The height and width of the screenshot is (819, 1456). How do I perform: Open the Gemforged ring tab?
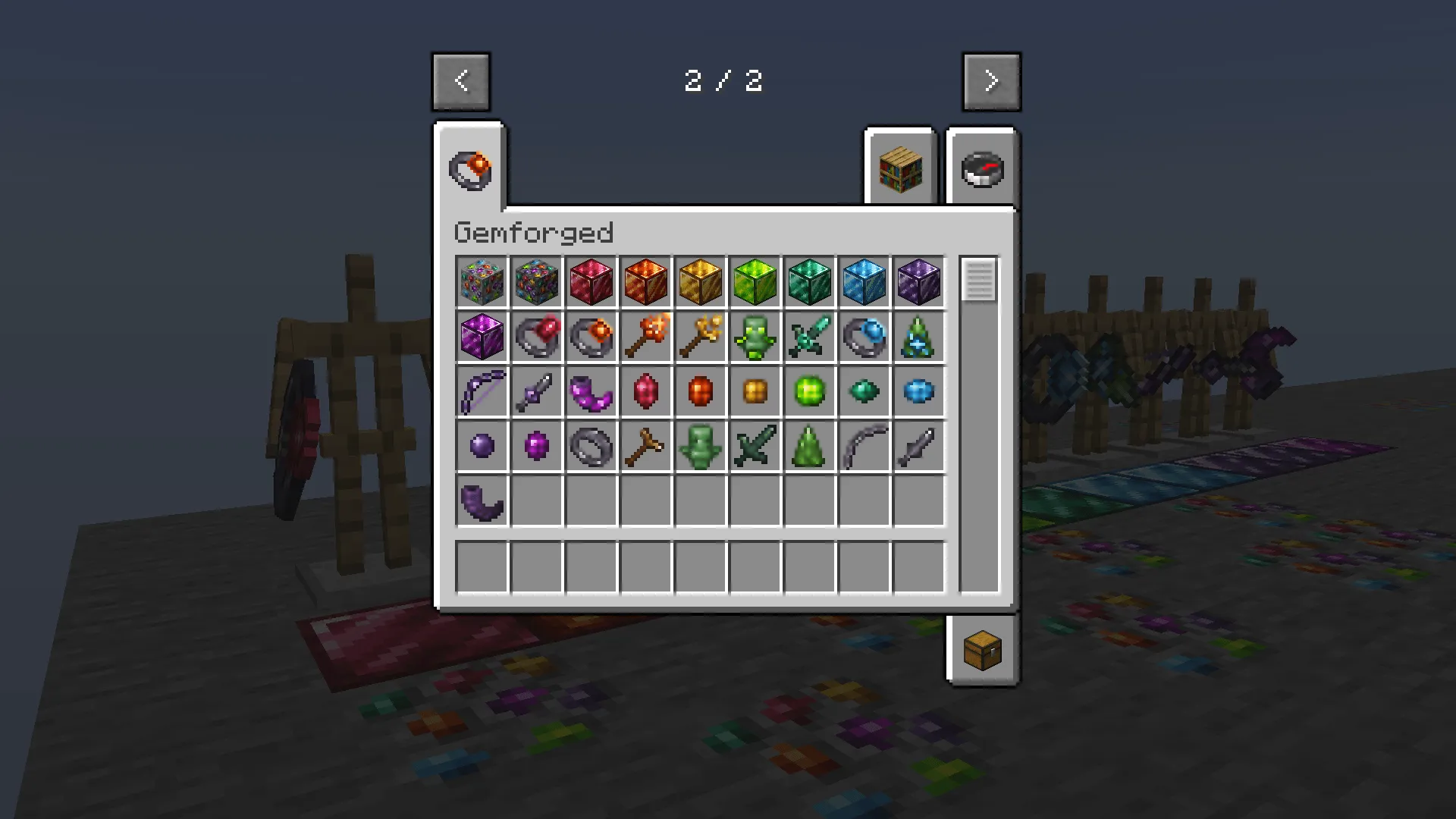point(470,168)
